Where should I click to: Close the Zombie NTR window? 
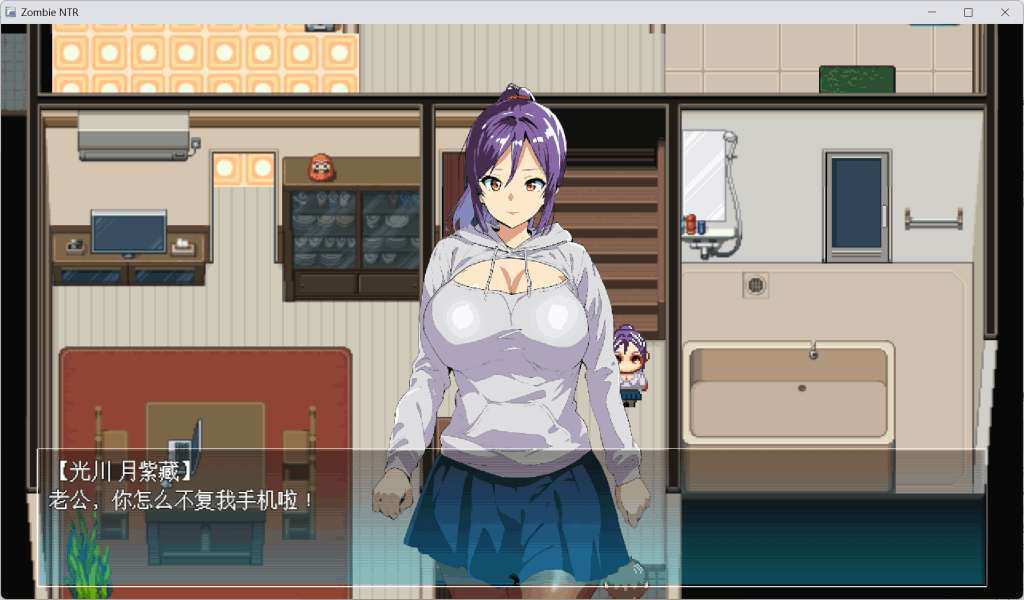pyautogui.click(x=1005, y=12)
